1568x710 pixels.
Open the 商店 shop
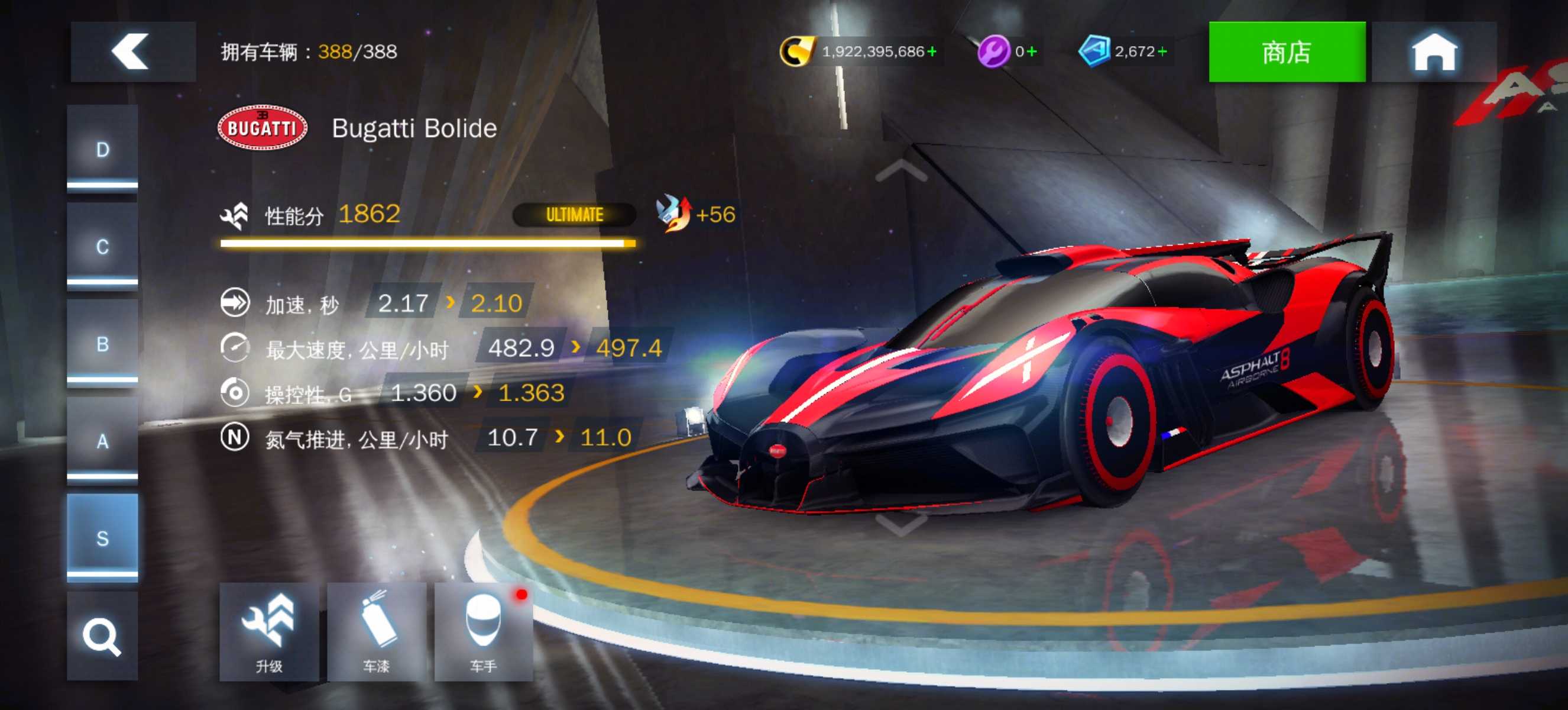click(1286, 51)
